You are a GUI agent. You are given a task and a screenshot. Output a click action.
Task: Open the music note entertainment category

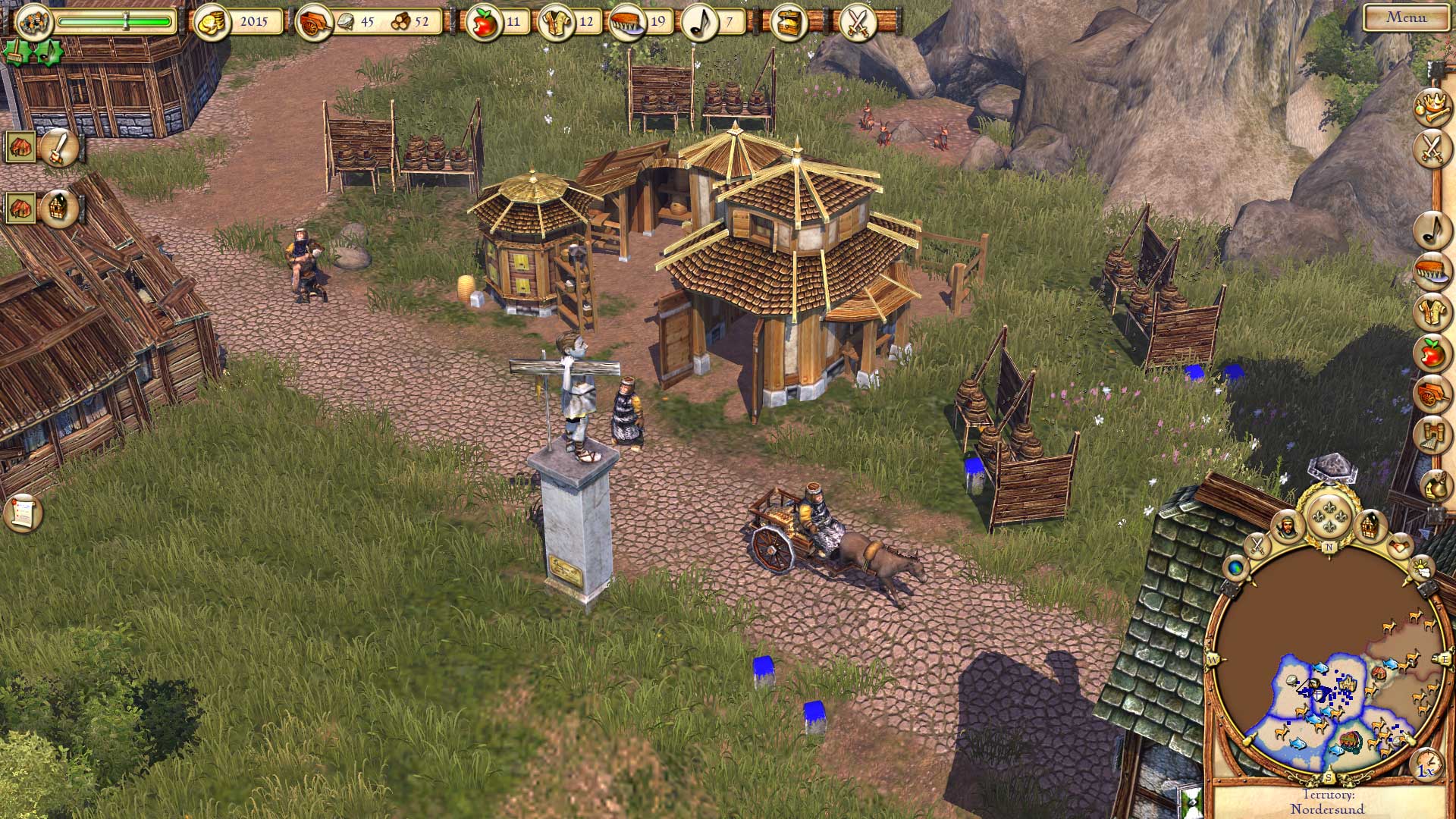(x=1432, y=230)
